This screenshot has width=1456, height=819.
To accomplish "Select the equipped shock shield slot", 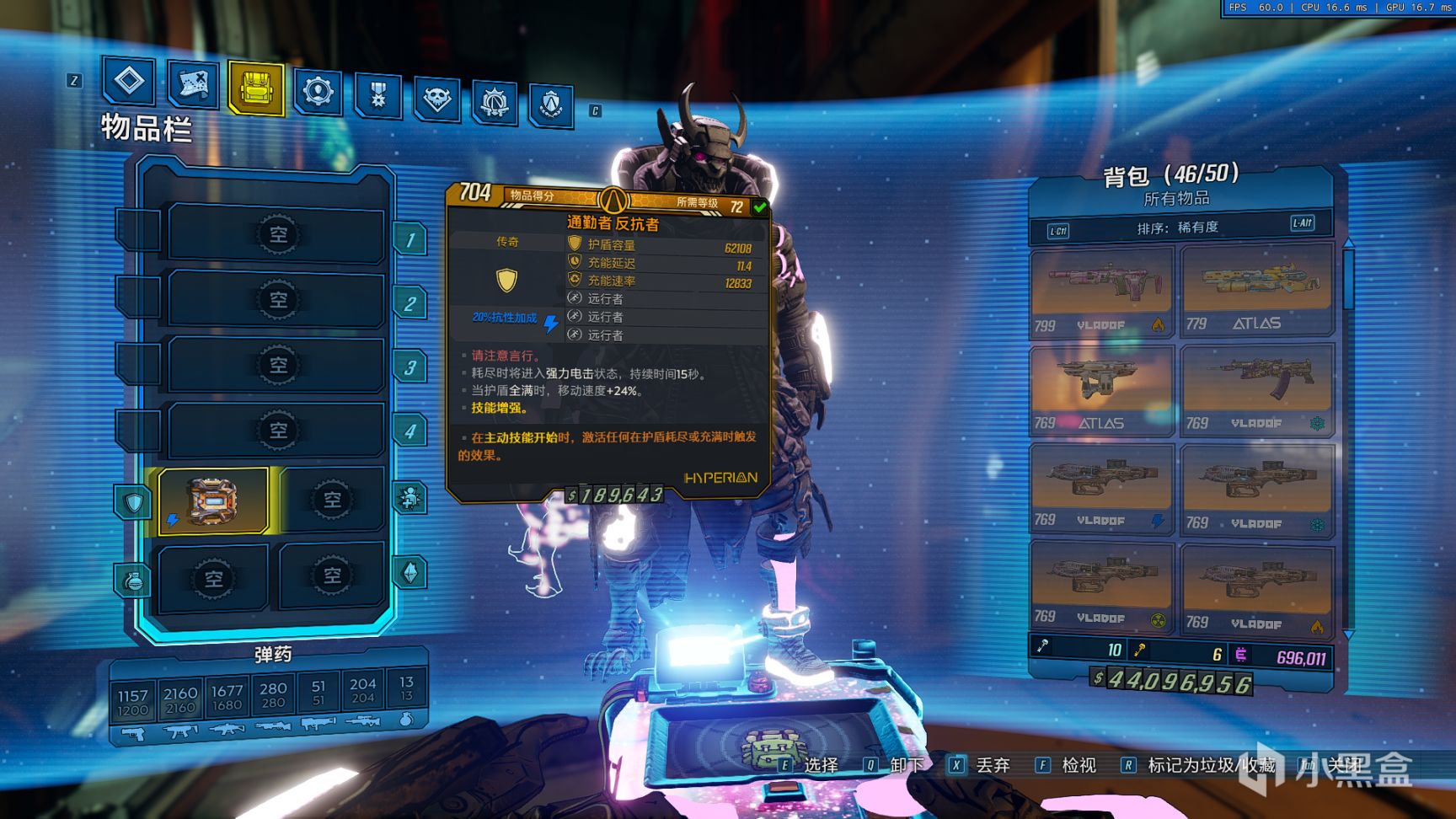I will 213,501.
